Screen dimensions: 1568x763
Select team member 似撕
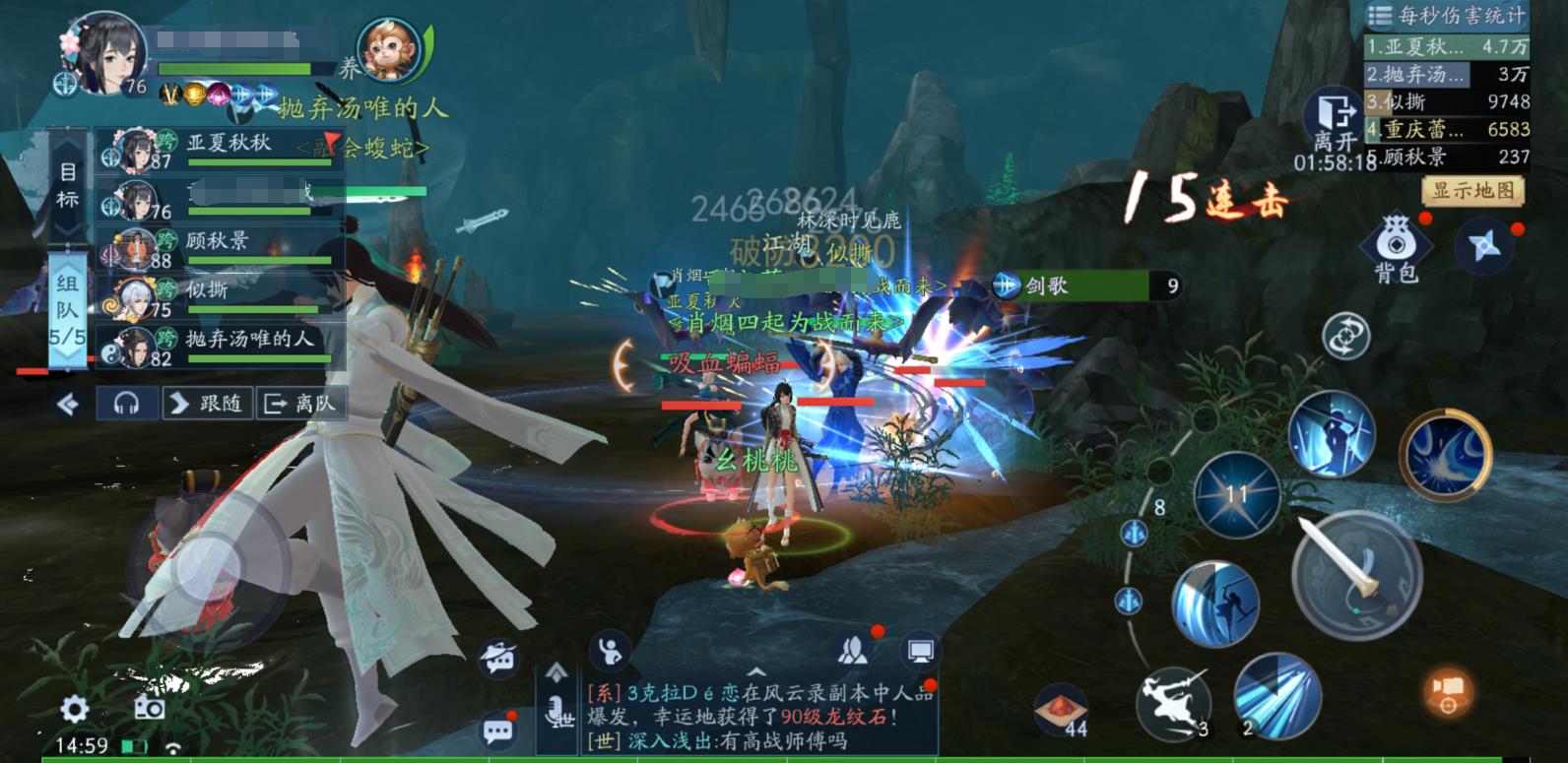[221, 295]
